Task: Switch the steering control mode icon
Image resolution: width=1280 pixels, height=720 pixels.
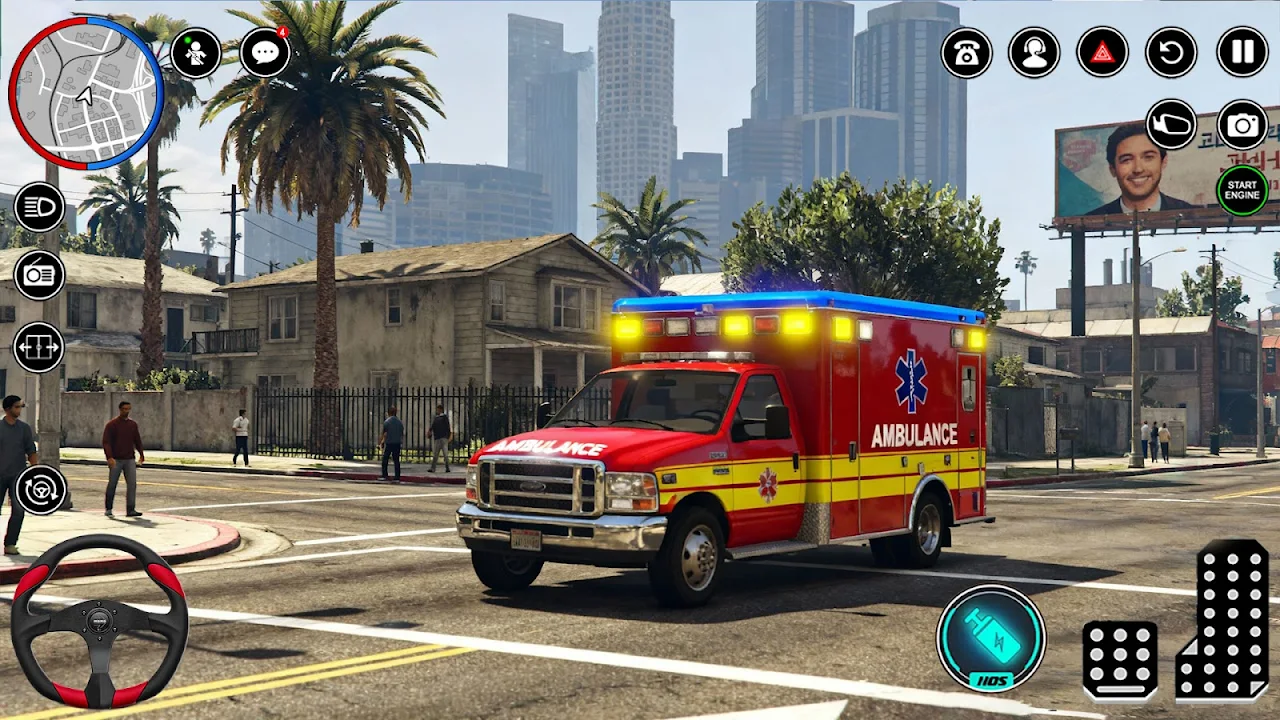Action: [x=41, y=490]
